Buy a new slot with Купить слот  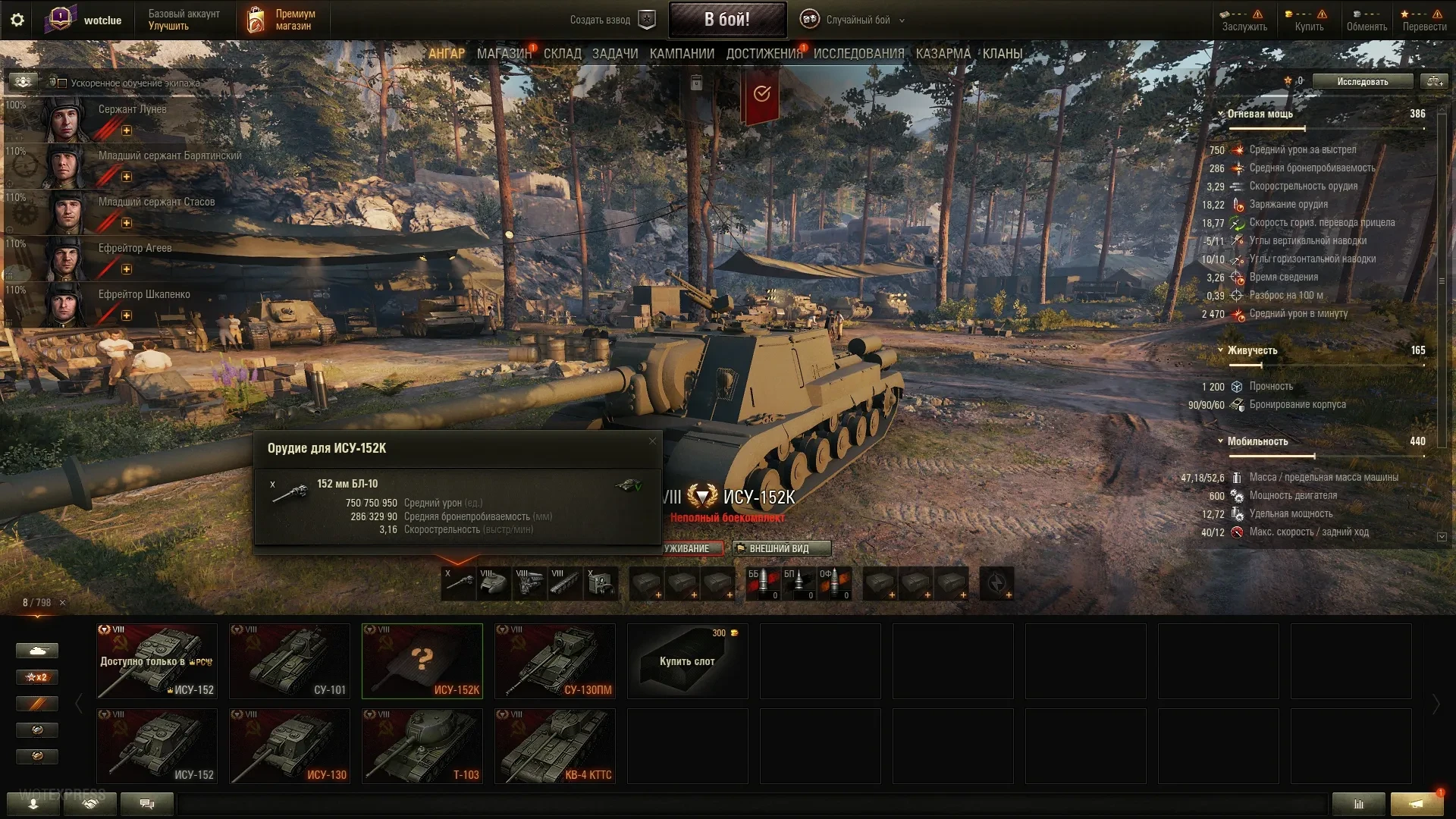click(687, 661)
